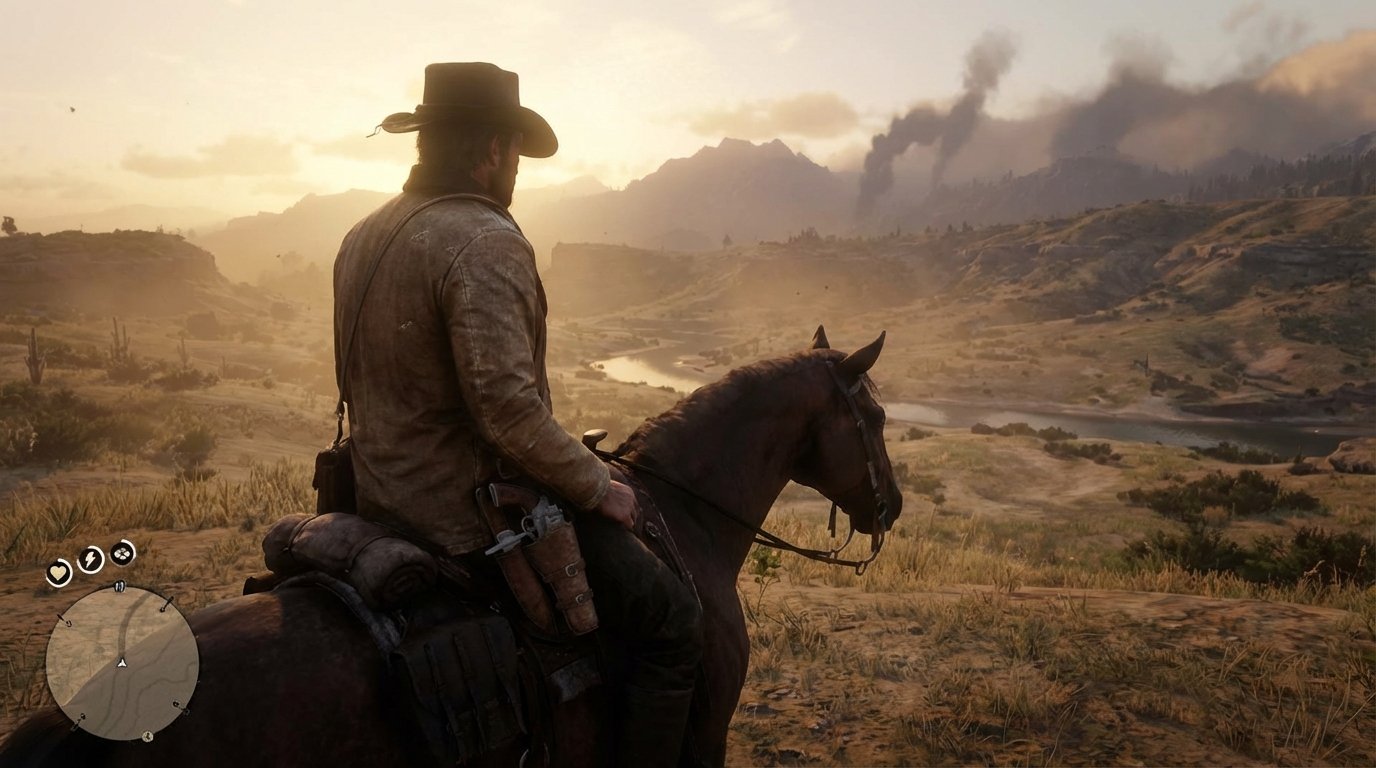Click the player arrow on the minimap

[122, 663]
